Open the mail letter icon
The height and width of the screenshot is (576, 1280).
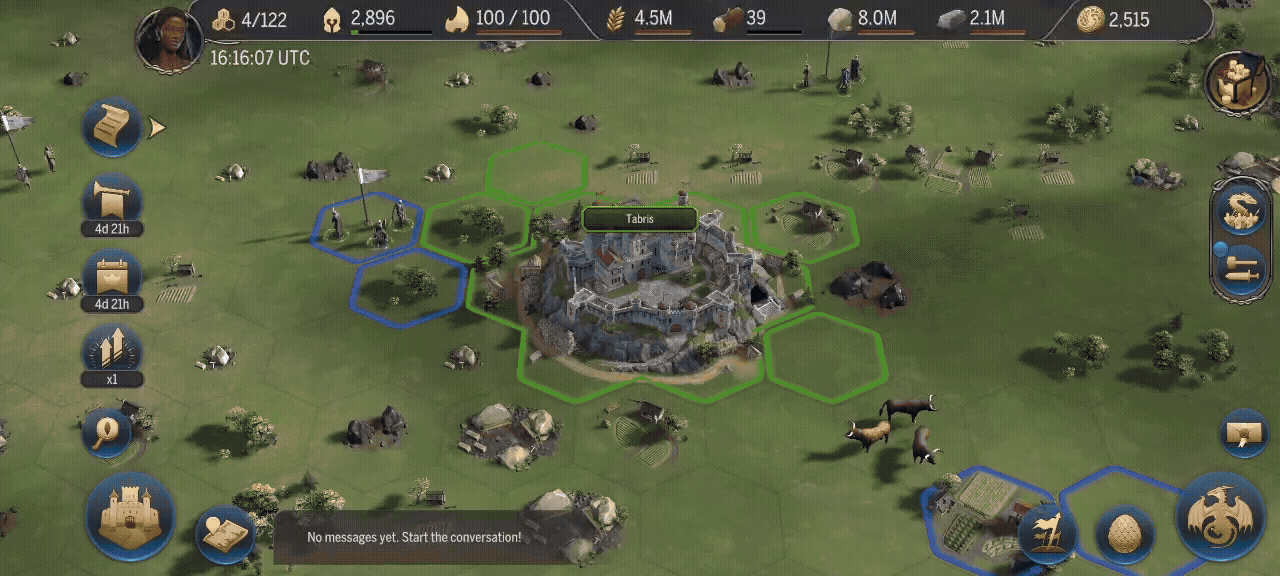point(1245,433)
